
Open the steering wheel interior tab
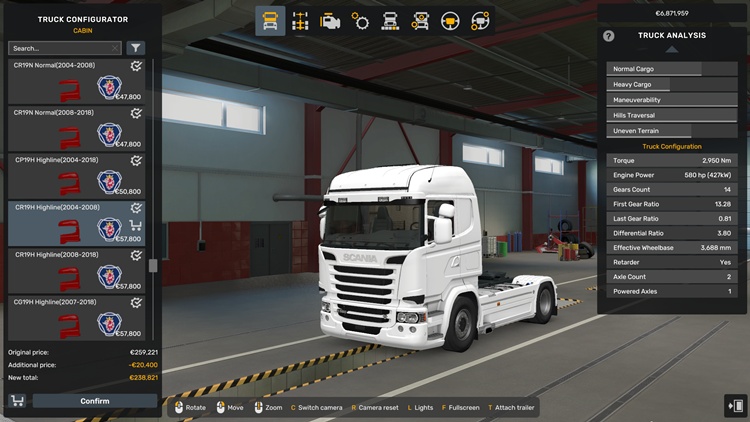[x=450, y=21]
